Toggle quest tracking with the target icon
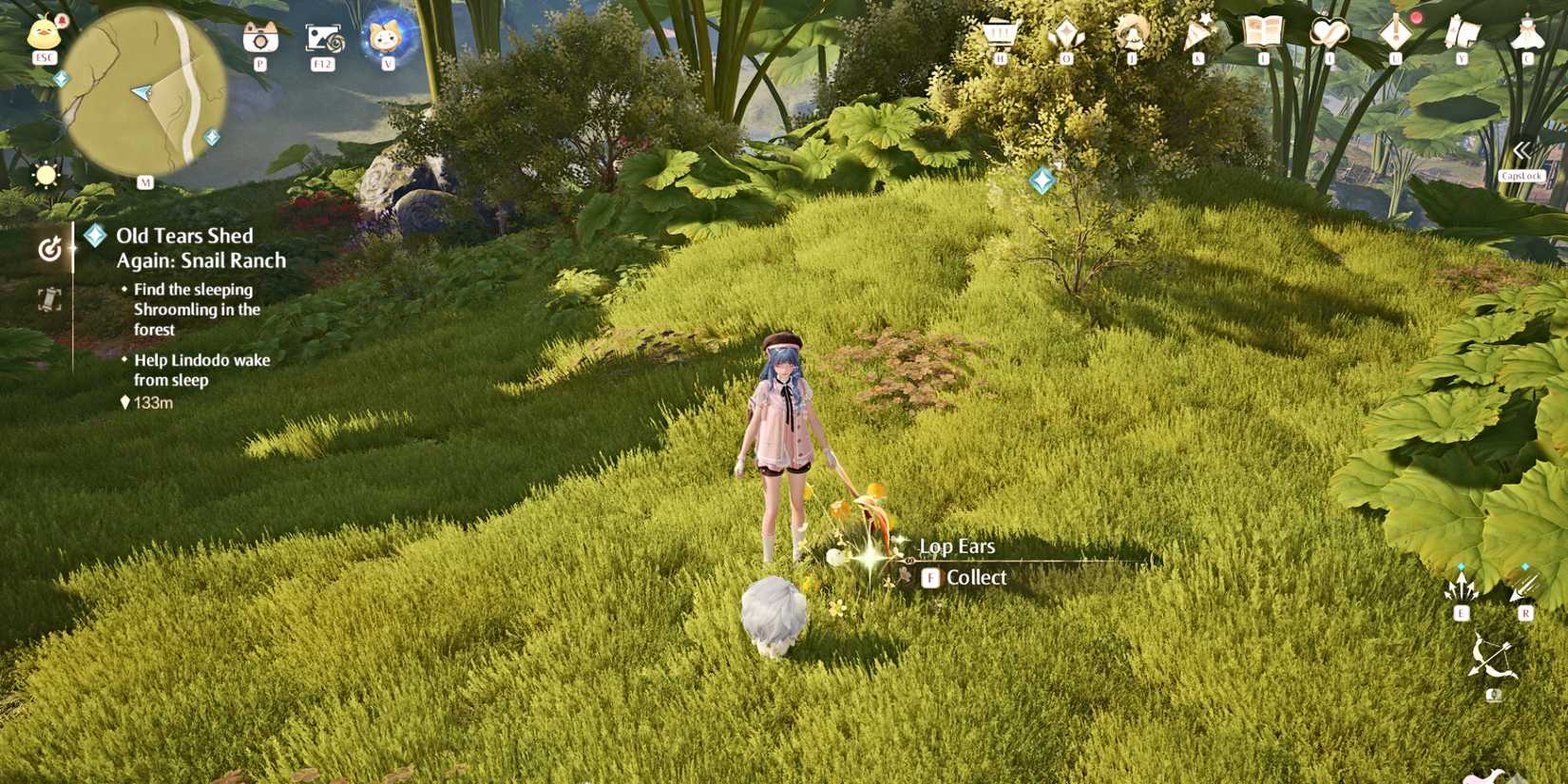 (x=51, y=249)
